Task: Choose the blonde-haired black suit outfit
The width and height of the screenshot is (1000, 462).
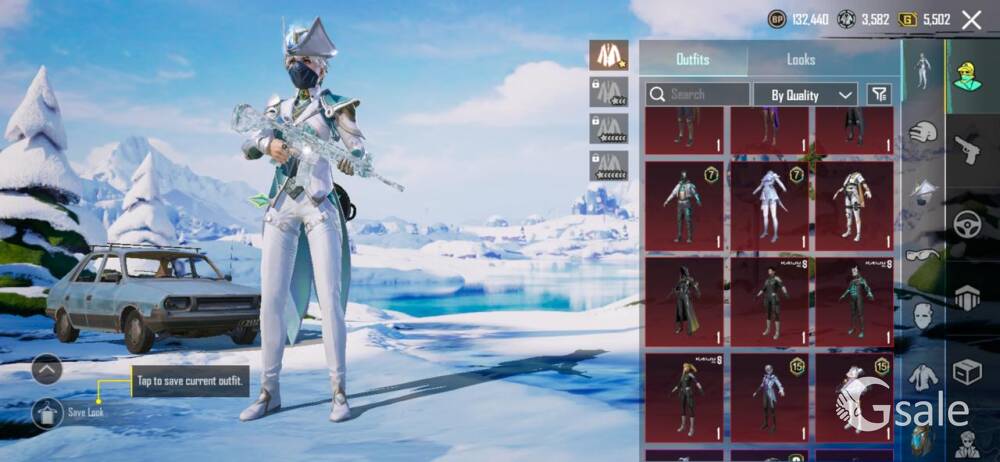Action: (684, 397)
